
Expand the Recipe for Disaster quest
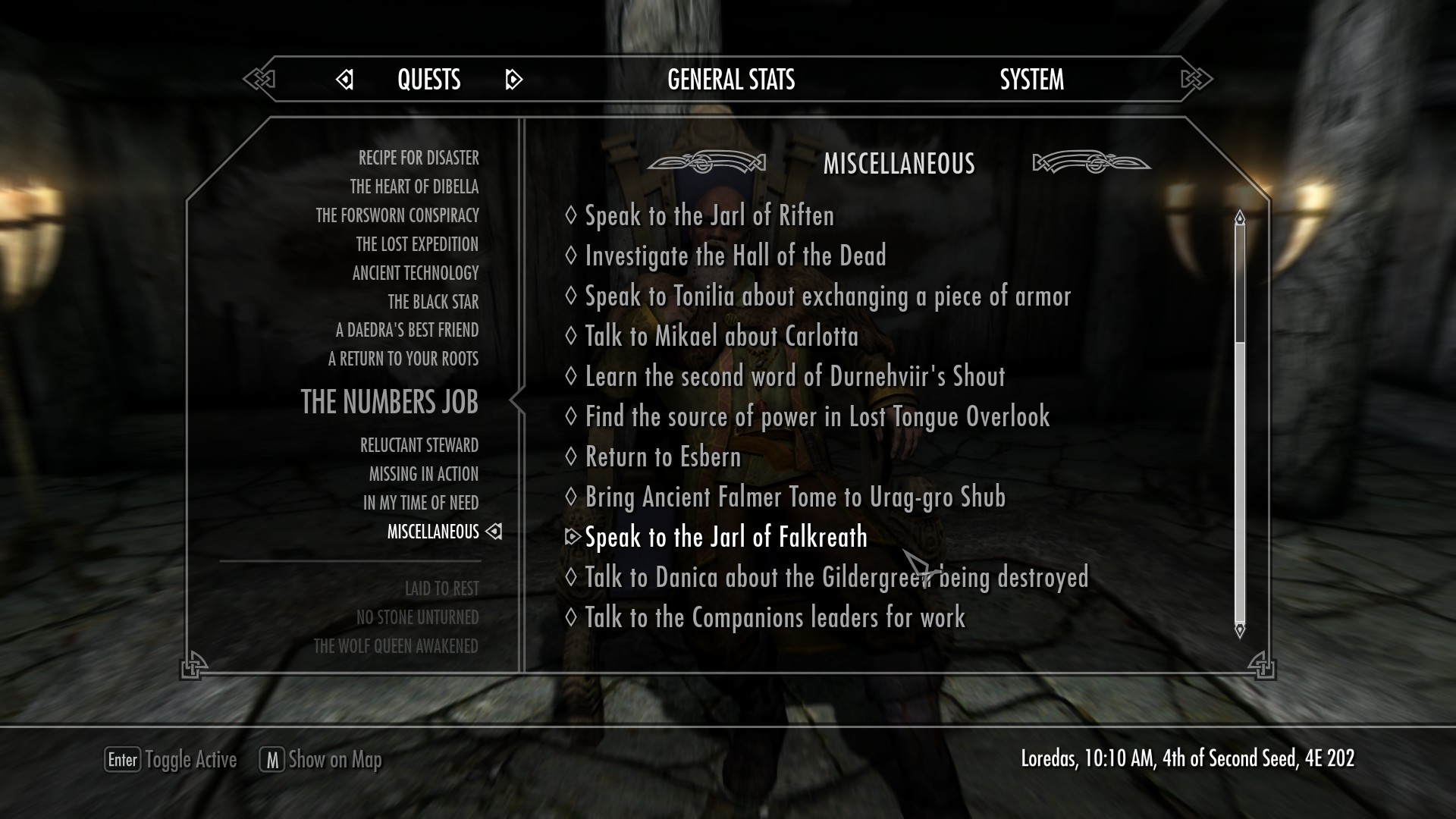419,158
